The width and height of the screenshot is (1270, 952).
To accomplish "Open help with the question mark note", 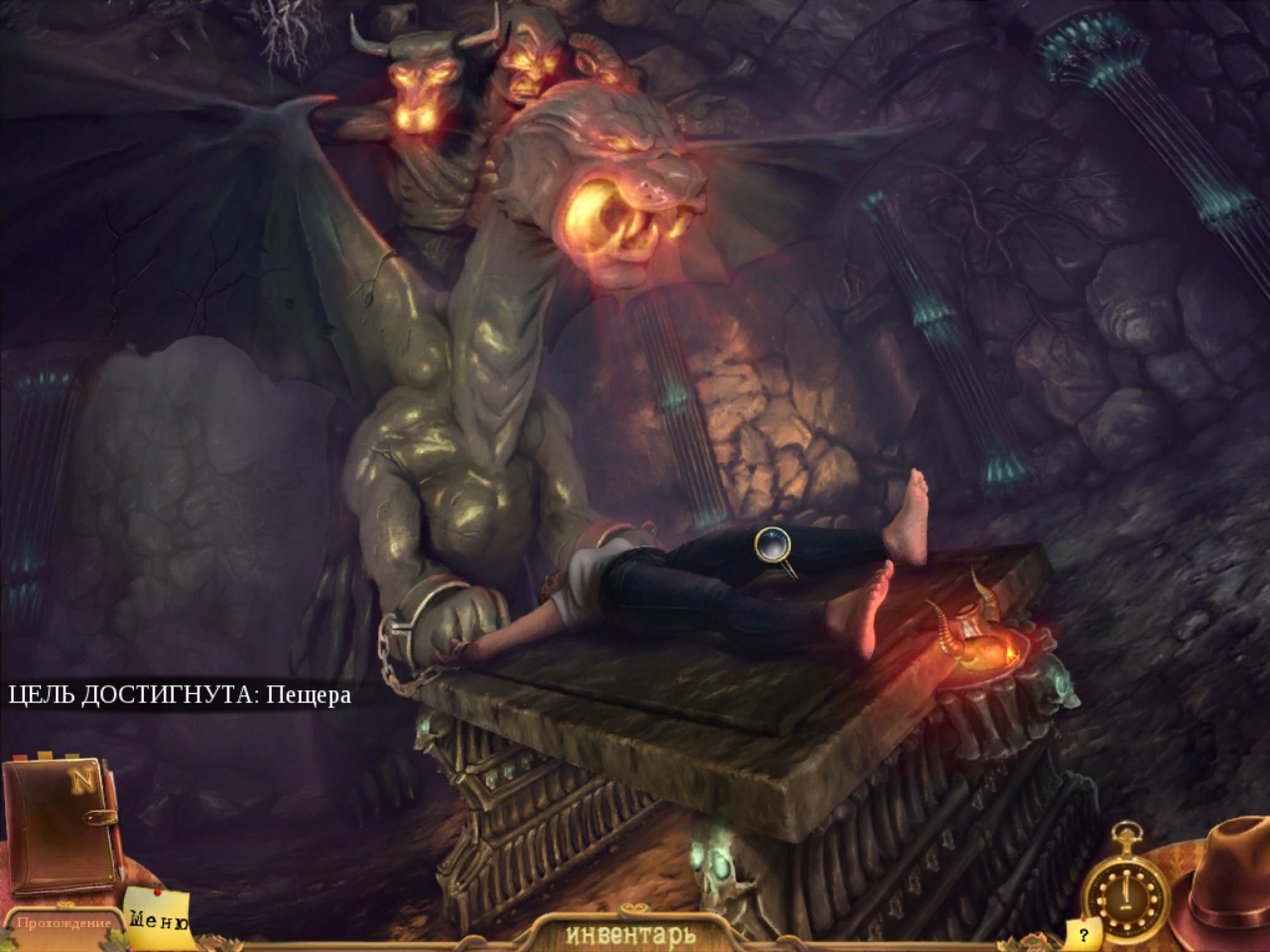I will pos(1083,934).
